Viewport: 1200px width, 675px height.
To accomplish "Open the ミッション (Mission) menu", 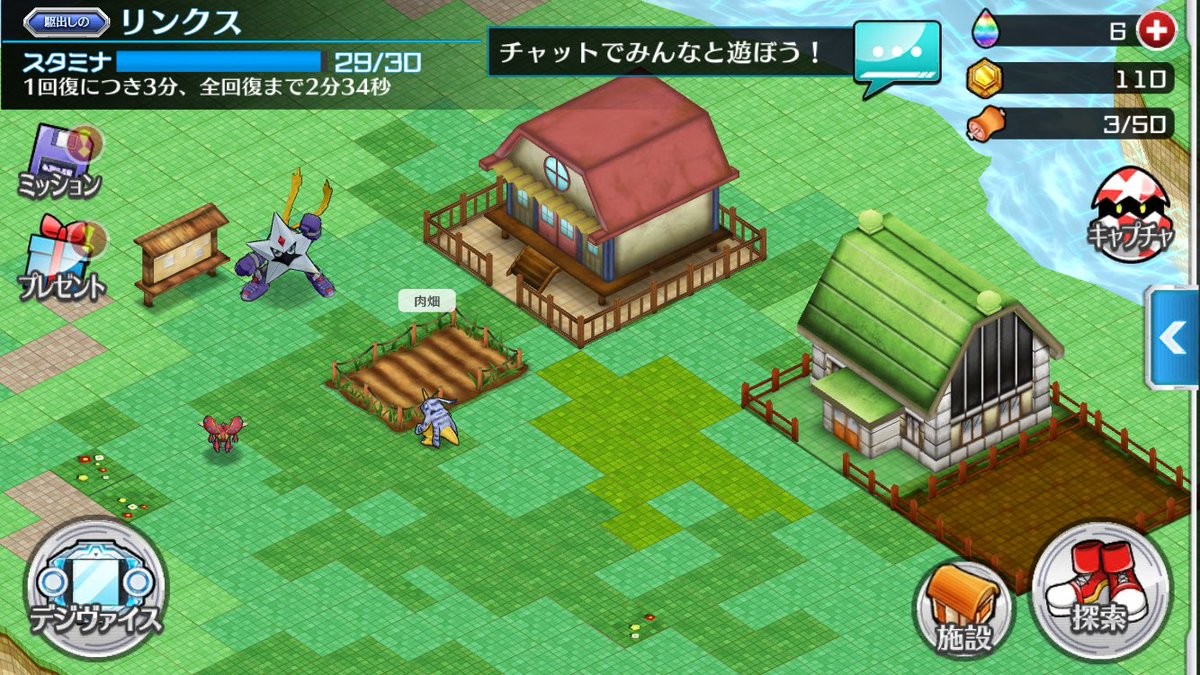I will pyautogui.click(x=58, y=162).
